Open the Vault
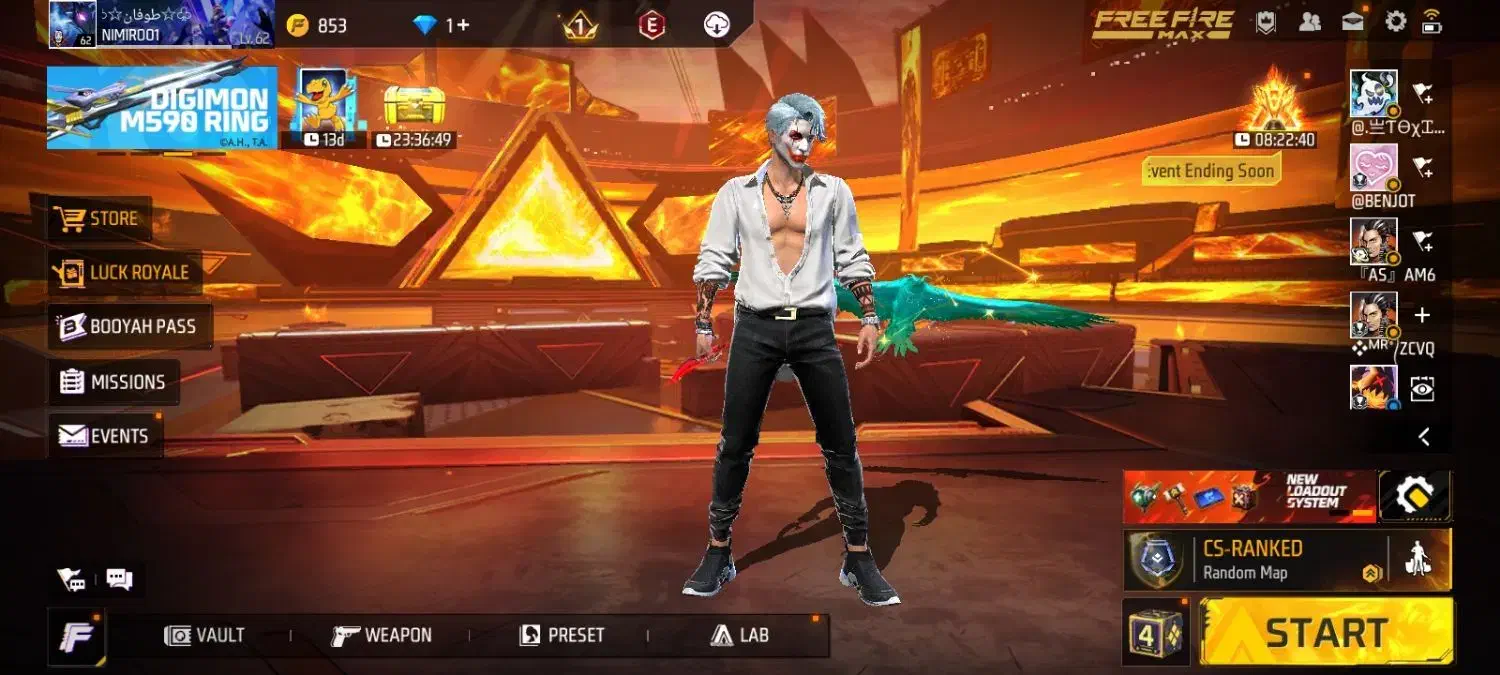Image resolution: width=1500 pixels, height=675 pixels. 206,635
